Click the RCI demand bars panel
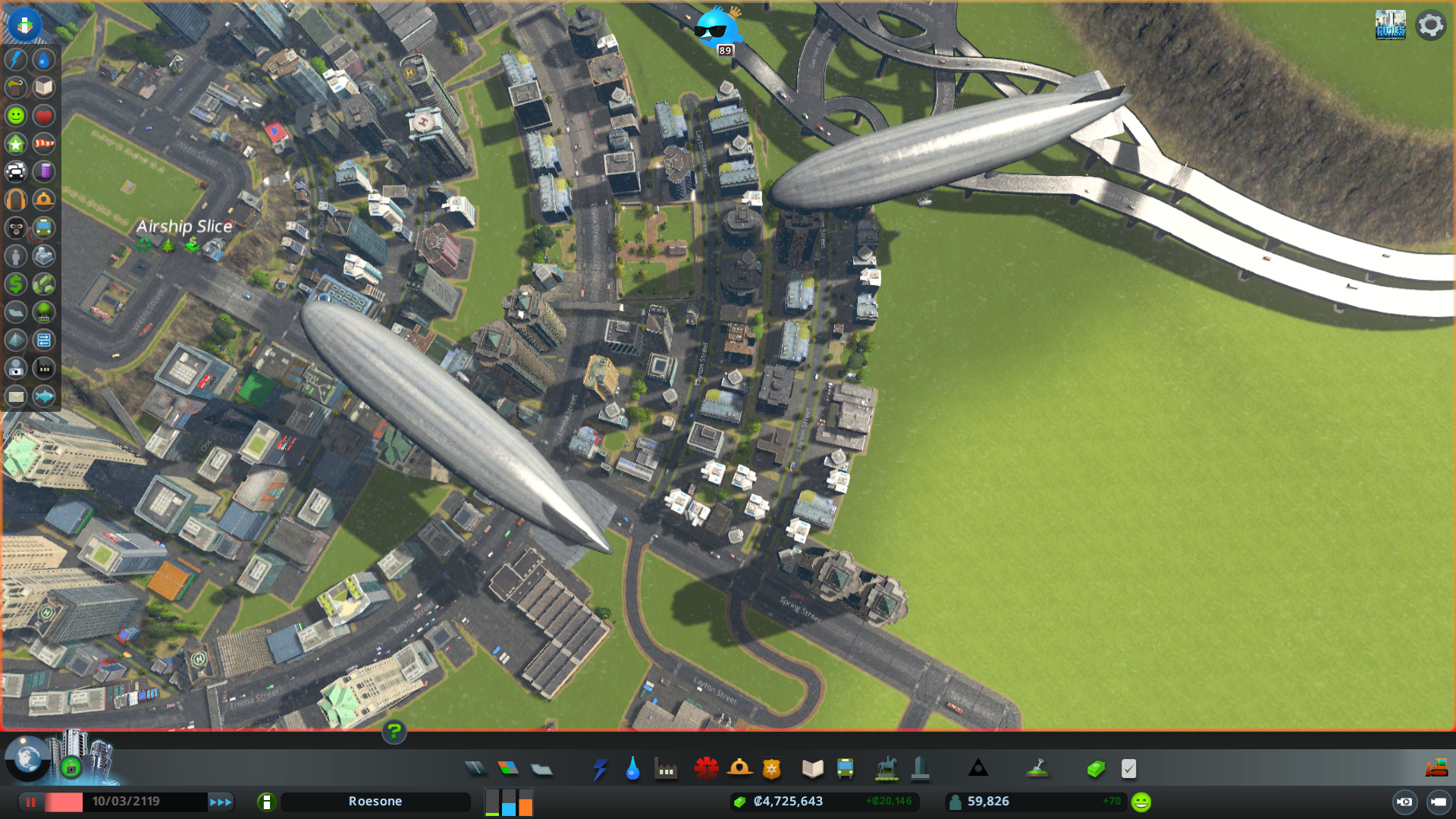 tap(508, 802)
